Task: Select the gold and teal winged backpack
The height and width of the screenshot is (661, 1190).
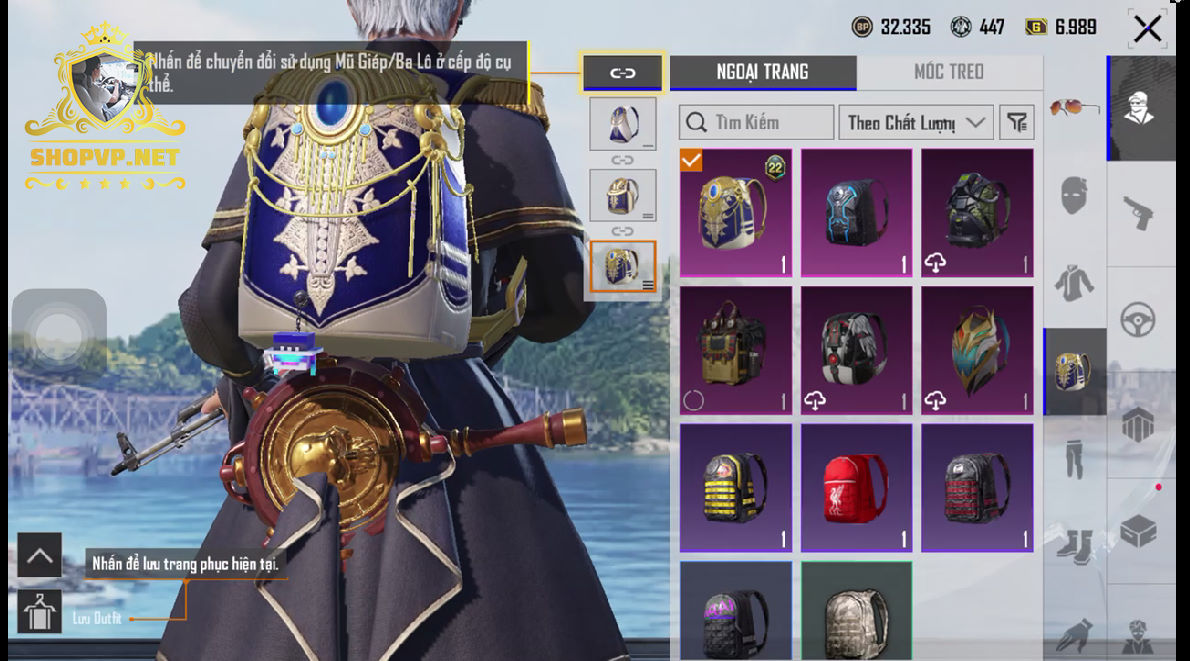Action: (976, 351)
